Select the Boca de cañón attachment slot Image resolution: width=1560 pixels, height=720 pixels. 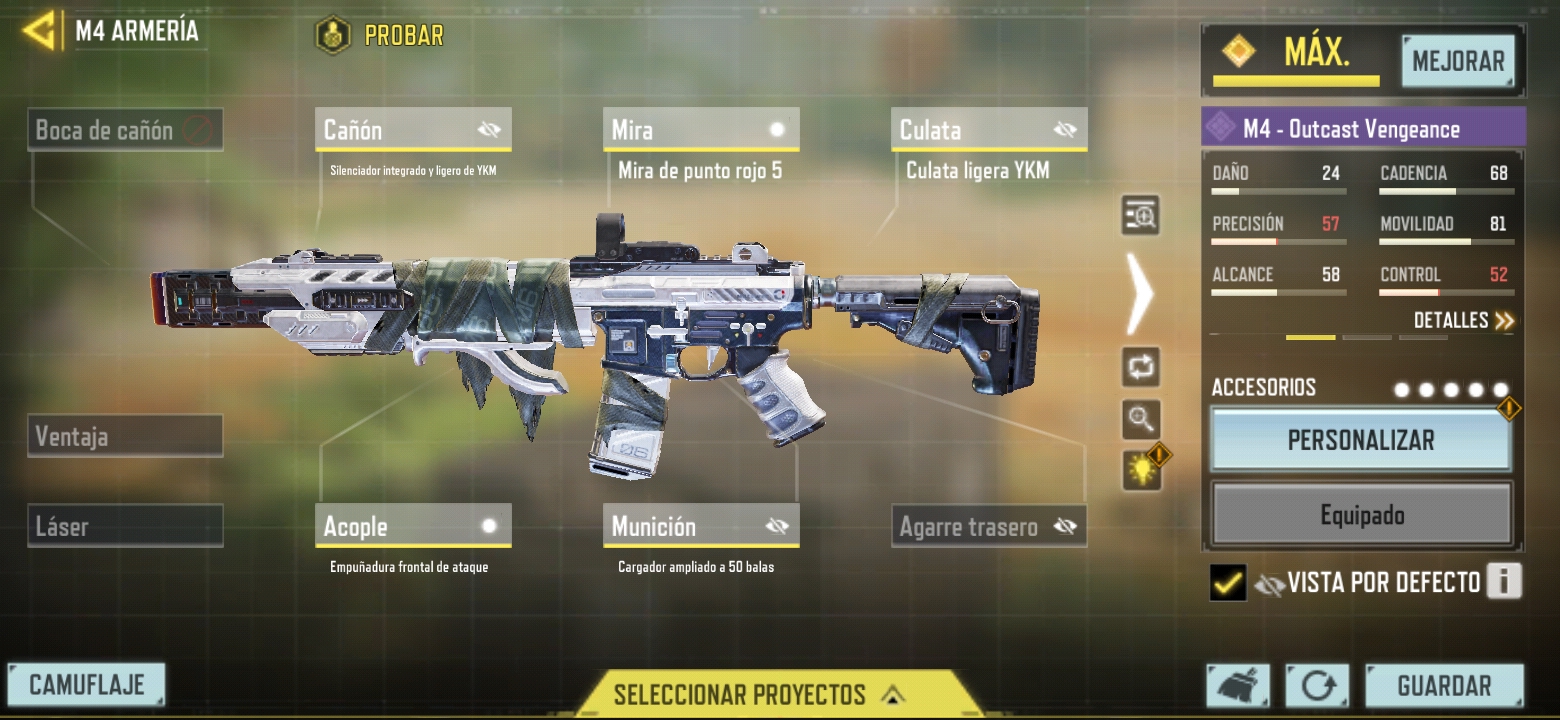point(125,130)
